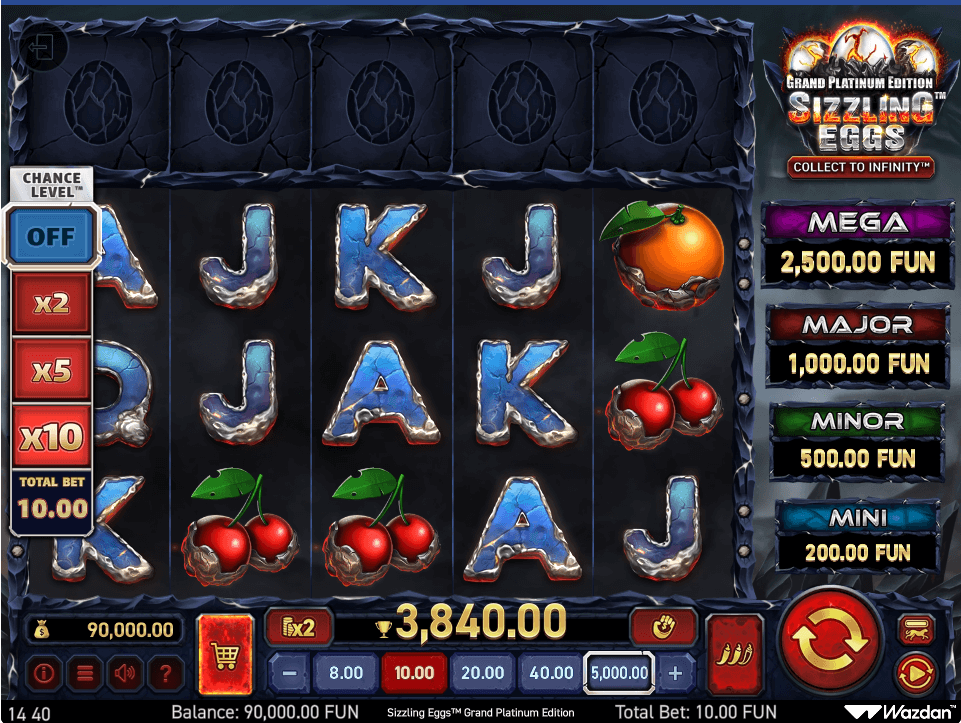Image resolution: width=961 pixels, height=723 pixels.
Task: Toggle the sound speaker icon
Action: coord(125,673)
